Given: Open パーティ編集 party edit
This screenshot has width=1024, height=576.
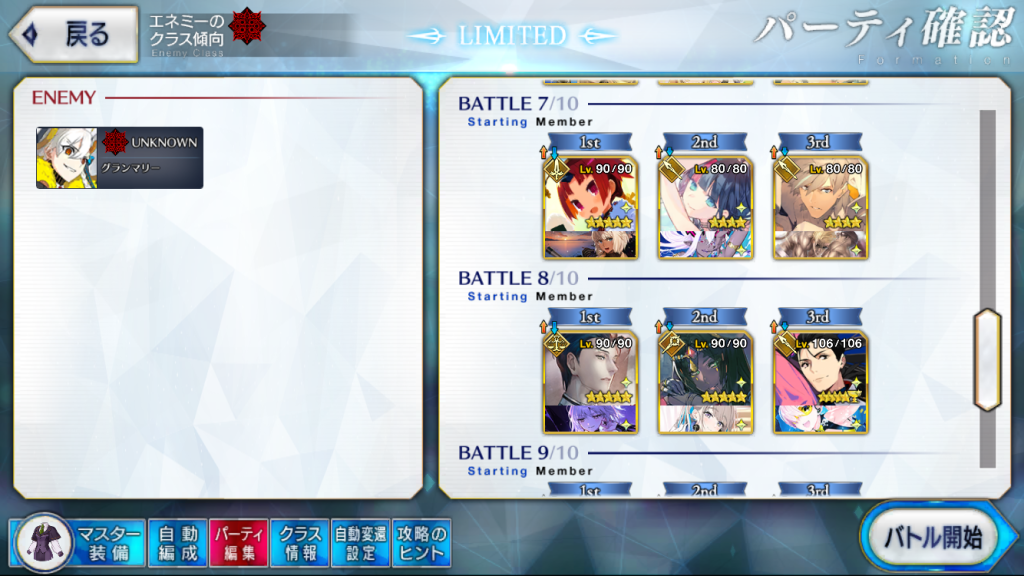Looking at the screenshot, I should tap(239, 542).
